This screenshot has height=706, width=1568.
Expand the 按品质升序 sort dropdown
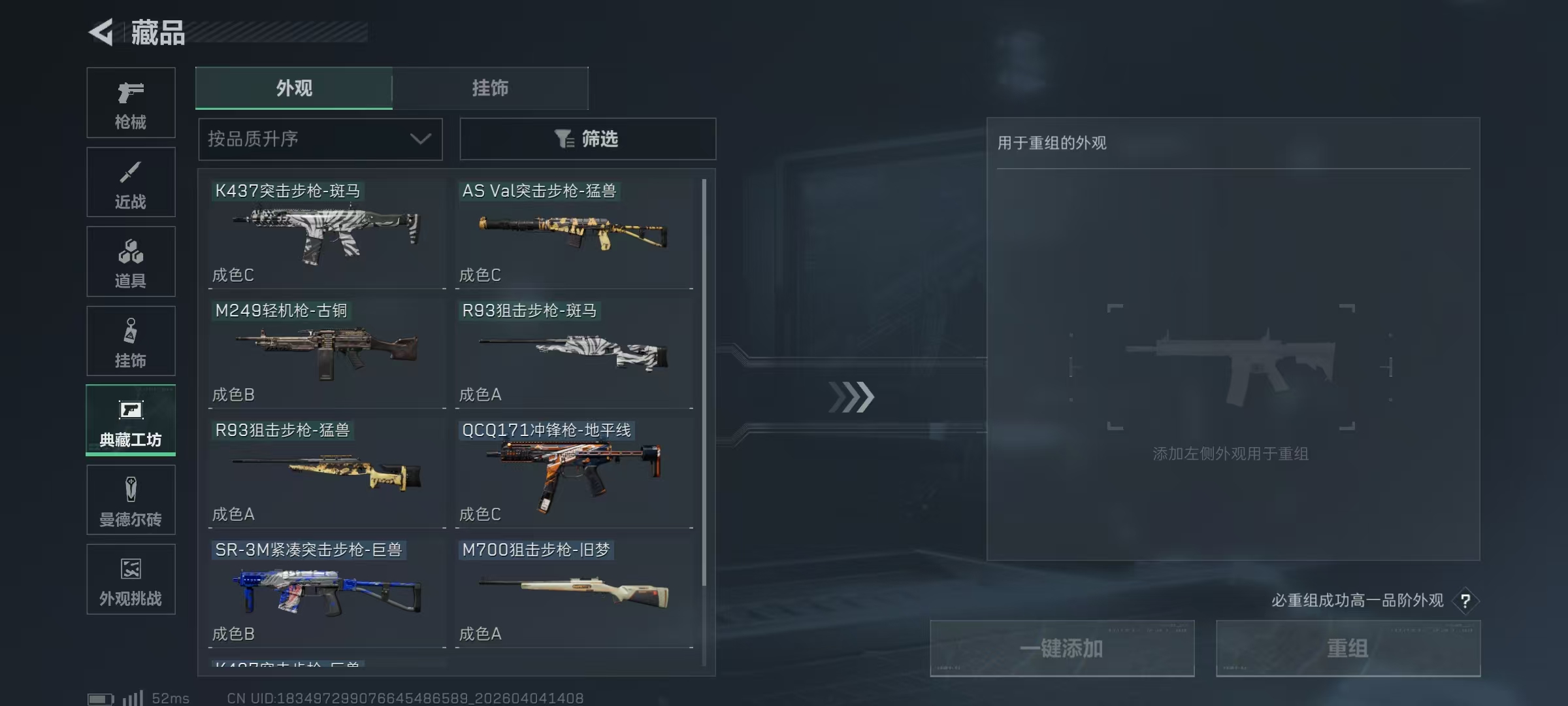[x=320, y=139]
